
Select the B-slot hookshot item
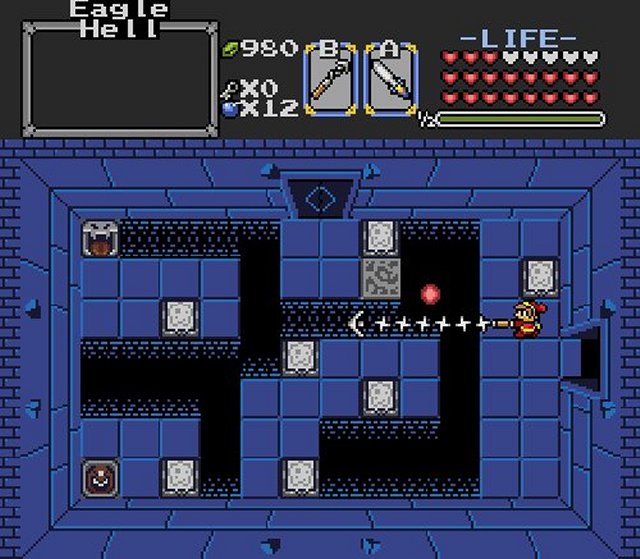328,80
